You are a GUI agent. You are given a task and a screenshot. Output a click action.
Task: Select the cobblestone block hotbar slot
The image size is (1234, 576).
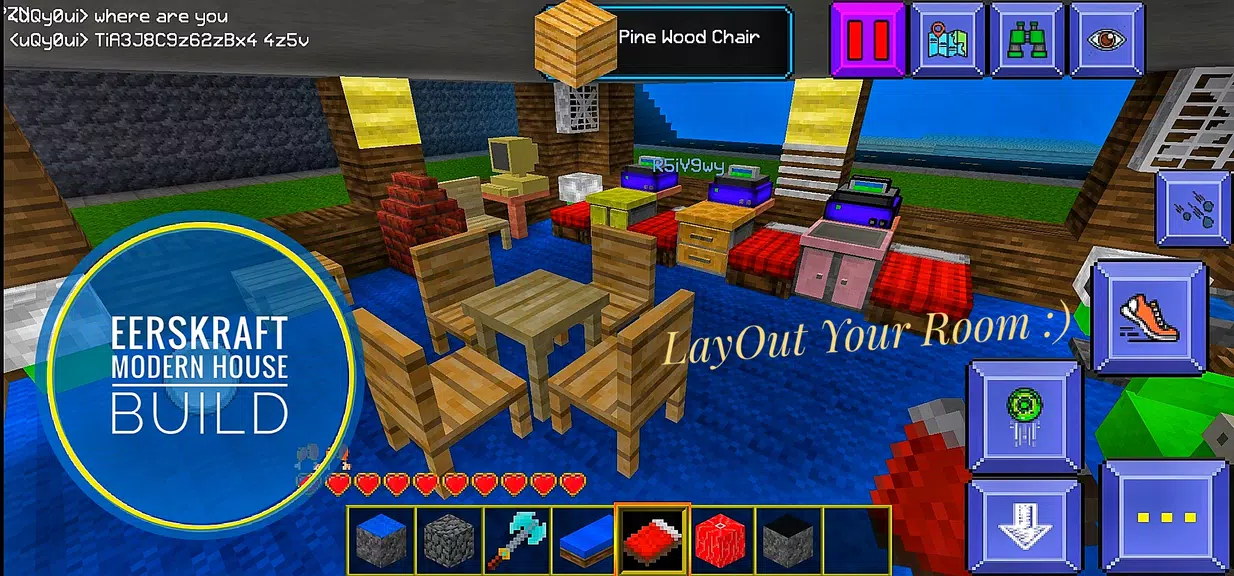[x=449, y=538]
